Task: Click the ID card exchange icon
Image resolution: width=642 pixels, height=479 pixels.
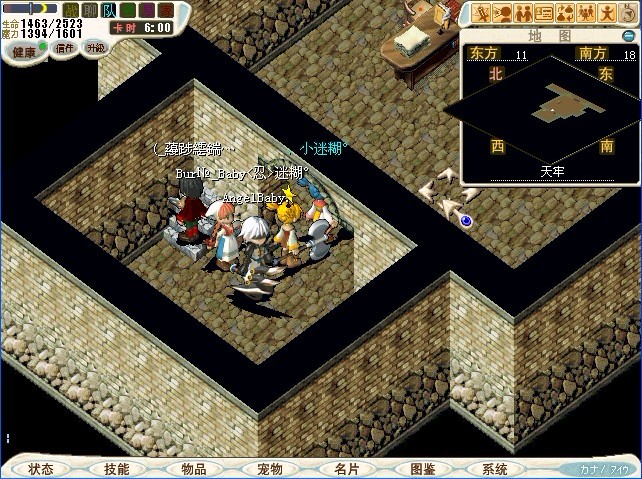Action: pos(544,13)
